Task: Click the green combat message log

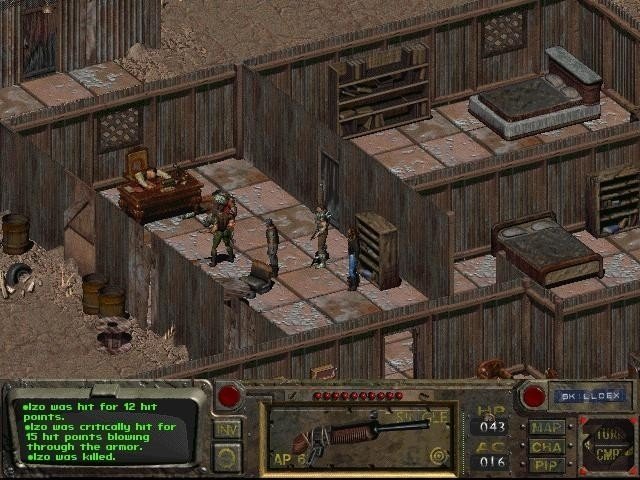Action: point(107,430)
